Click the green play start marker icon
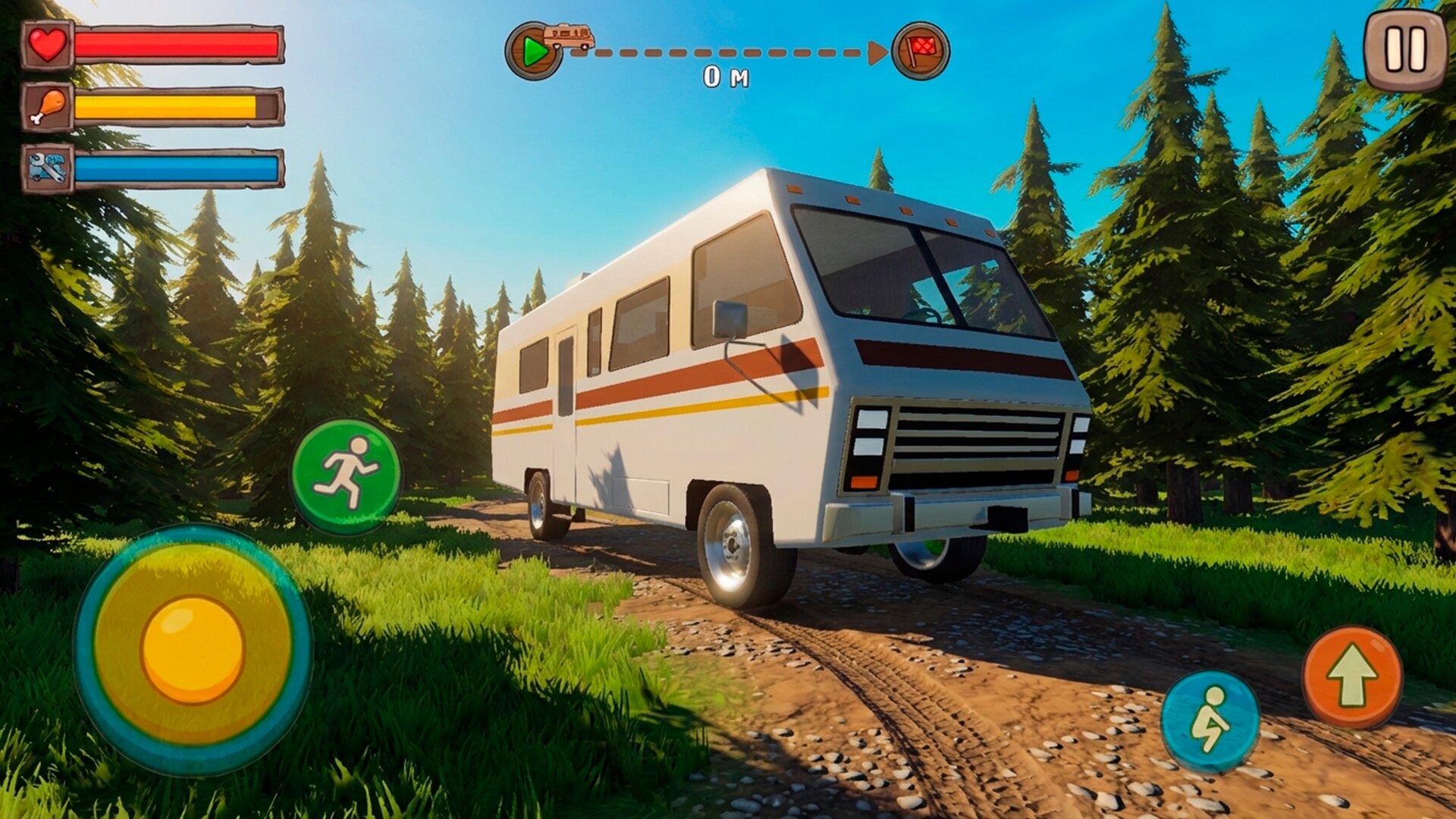 [534, 52]
